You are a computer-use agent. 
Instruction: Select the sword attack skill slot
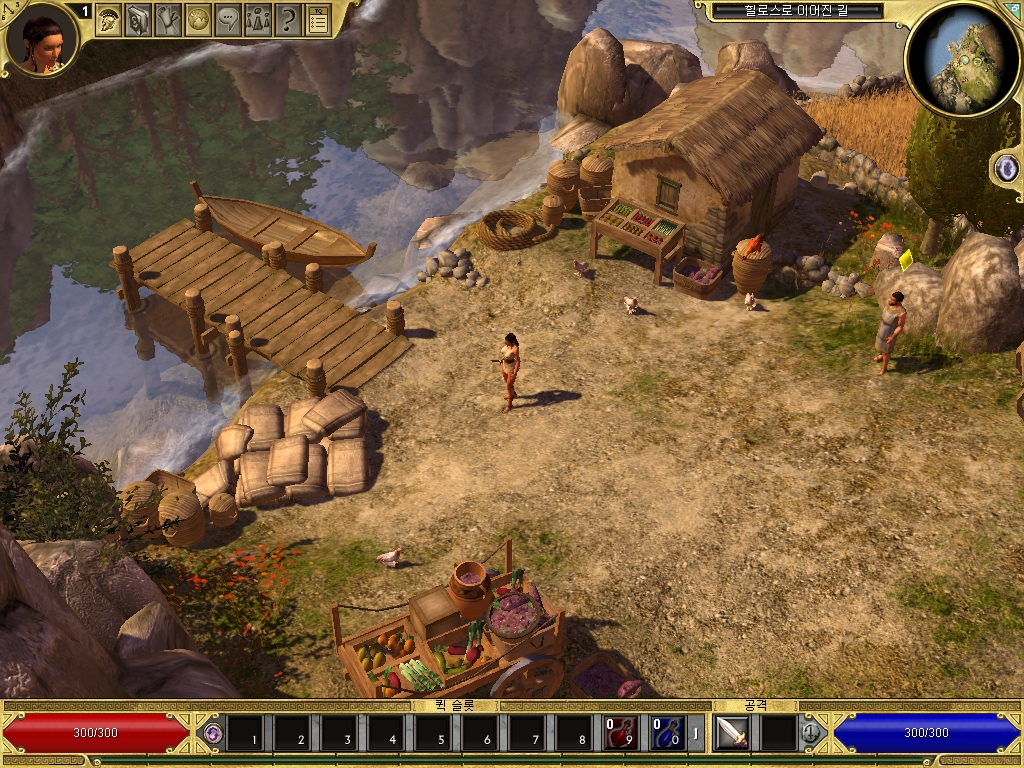click(x=732, y=733)
